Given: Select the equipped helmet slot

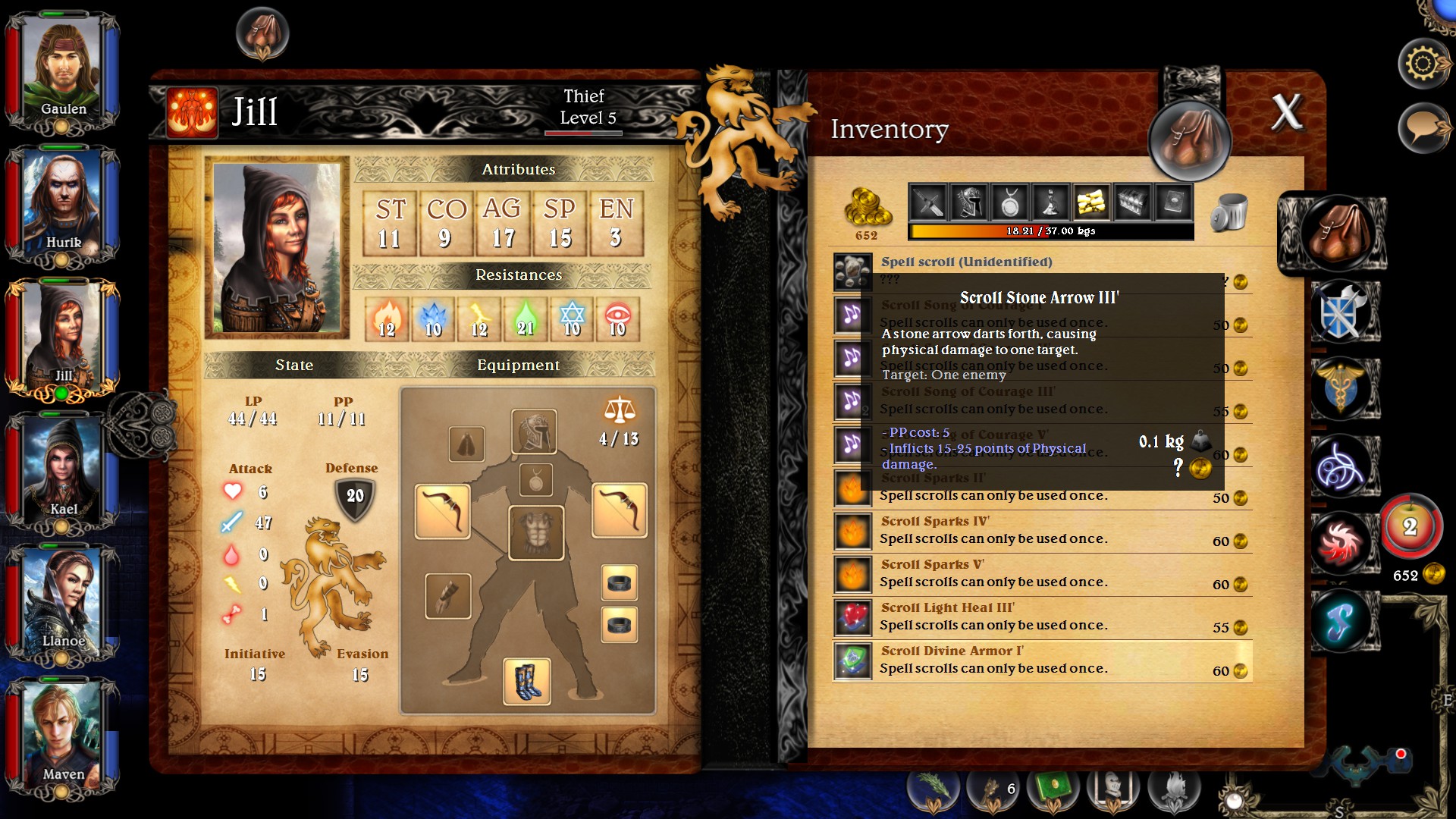Looking at the screenshot, I should pos(534,431).
